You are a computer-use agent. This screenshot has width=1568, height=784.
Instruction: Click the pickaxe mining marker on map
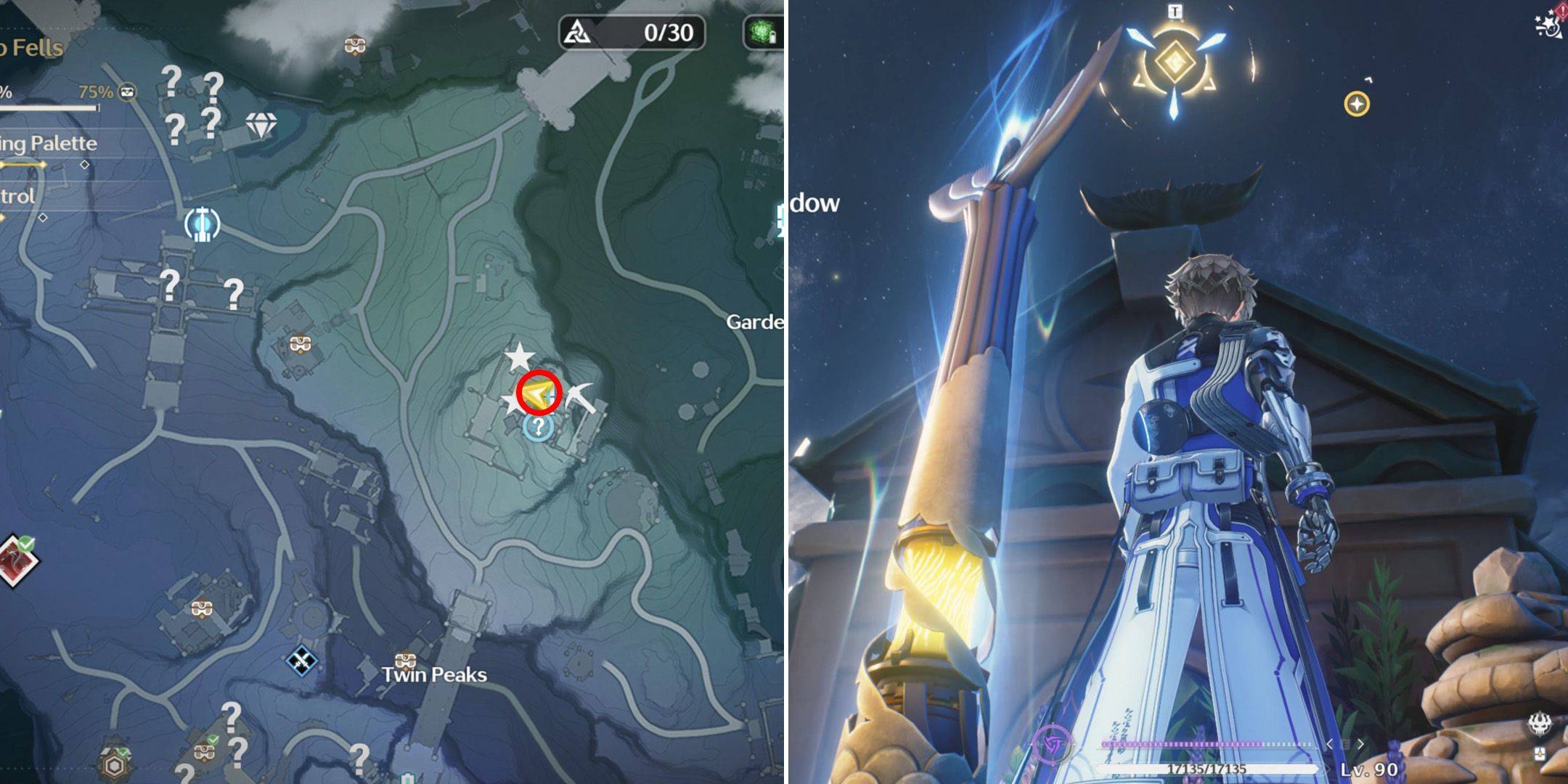pyautogui.click(x=583, y=397)
